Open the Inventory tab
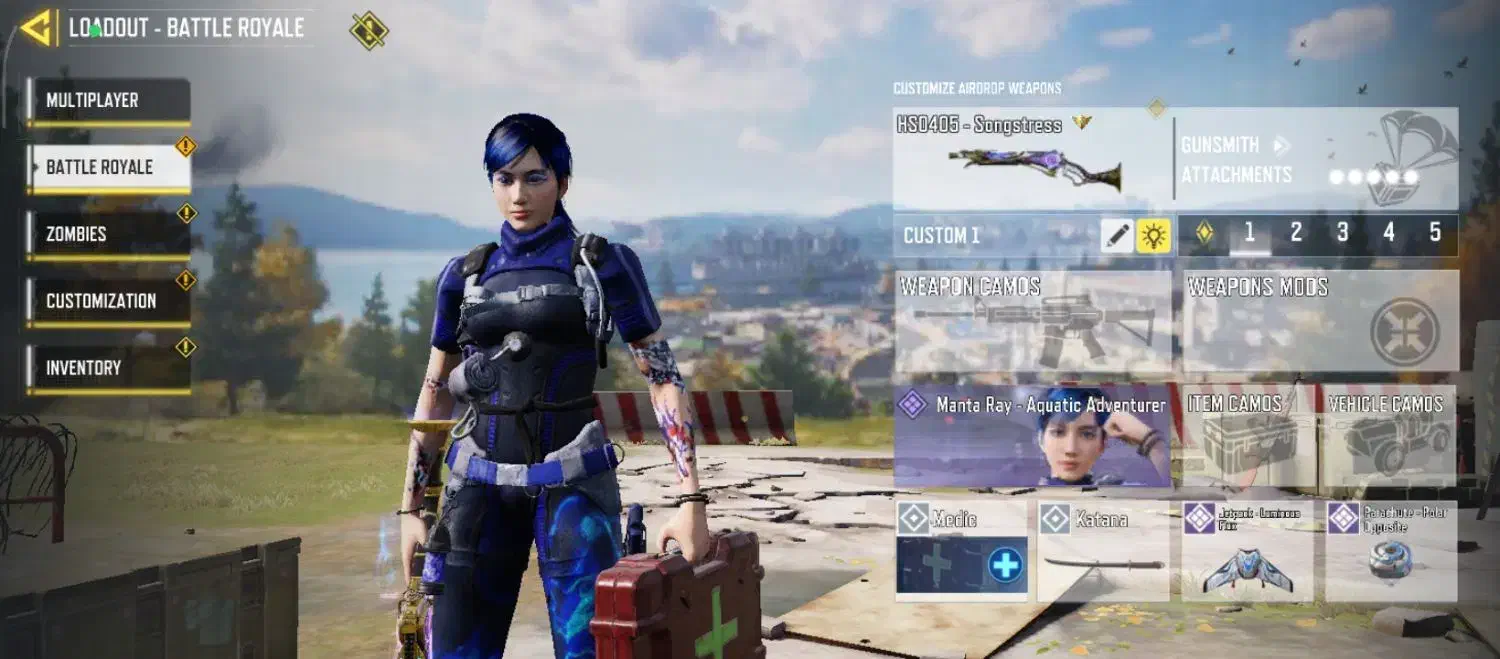The width and height of the screenshot is (1500, 659). point(108,368)
